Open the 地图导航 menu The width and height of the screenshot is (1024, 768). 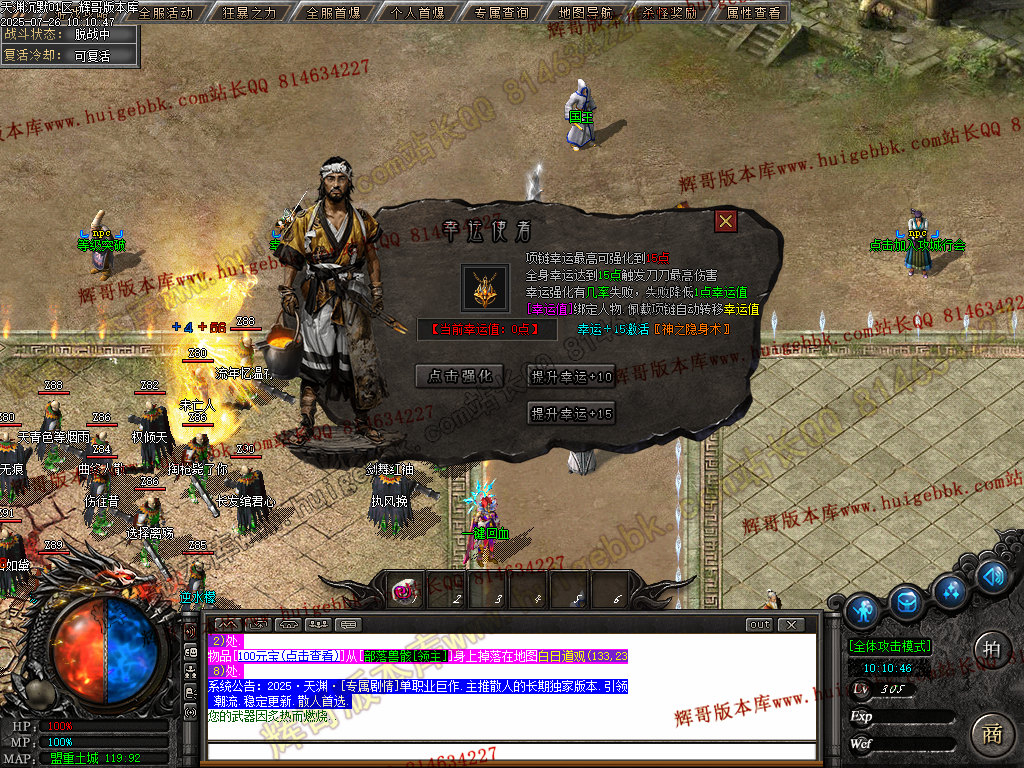(x=588, y=13)
